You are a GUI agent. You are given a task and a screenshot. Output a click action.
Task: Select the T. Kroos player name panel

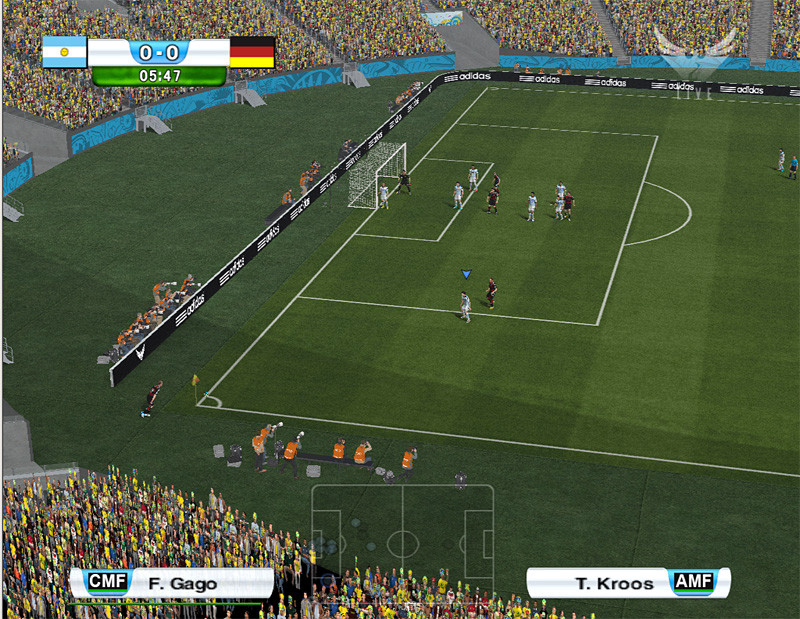click(627, 583)
